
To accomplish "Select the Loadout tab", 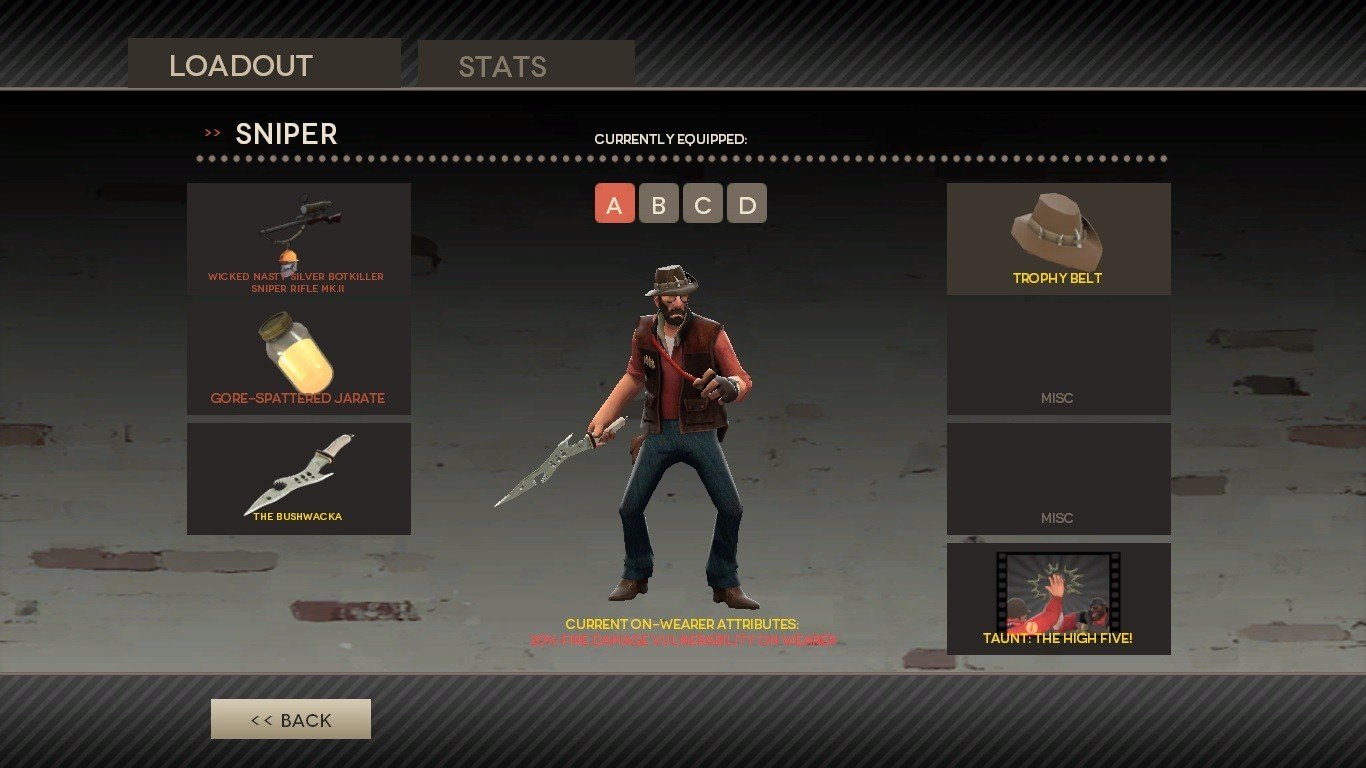I will (x=264, y=65).
